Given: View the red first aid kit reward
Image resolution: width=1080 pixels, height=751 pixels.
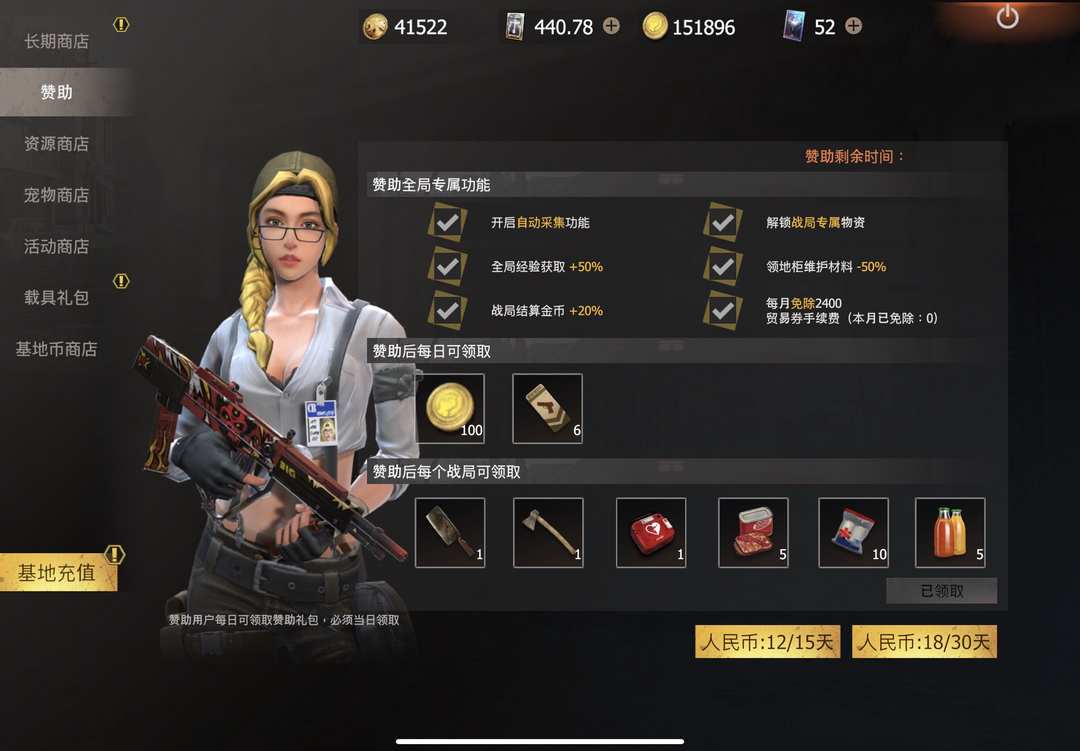Looking at the screenshot, I should [x=651, y=532].
